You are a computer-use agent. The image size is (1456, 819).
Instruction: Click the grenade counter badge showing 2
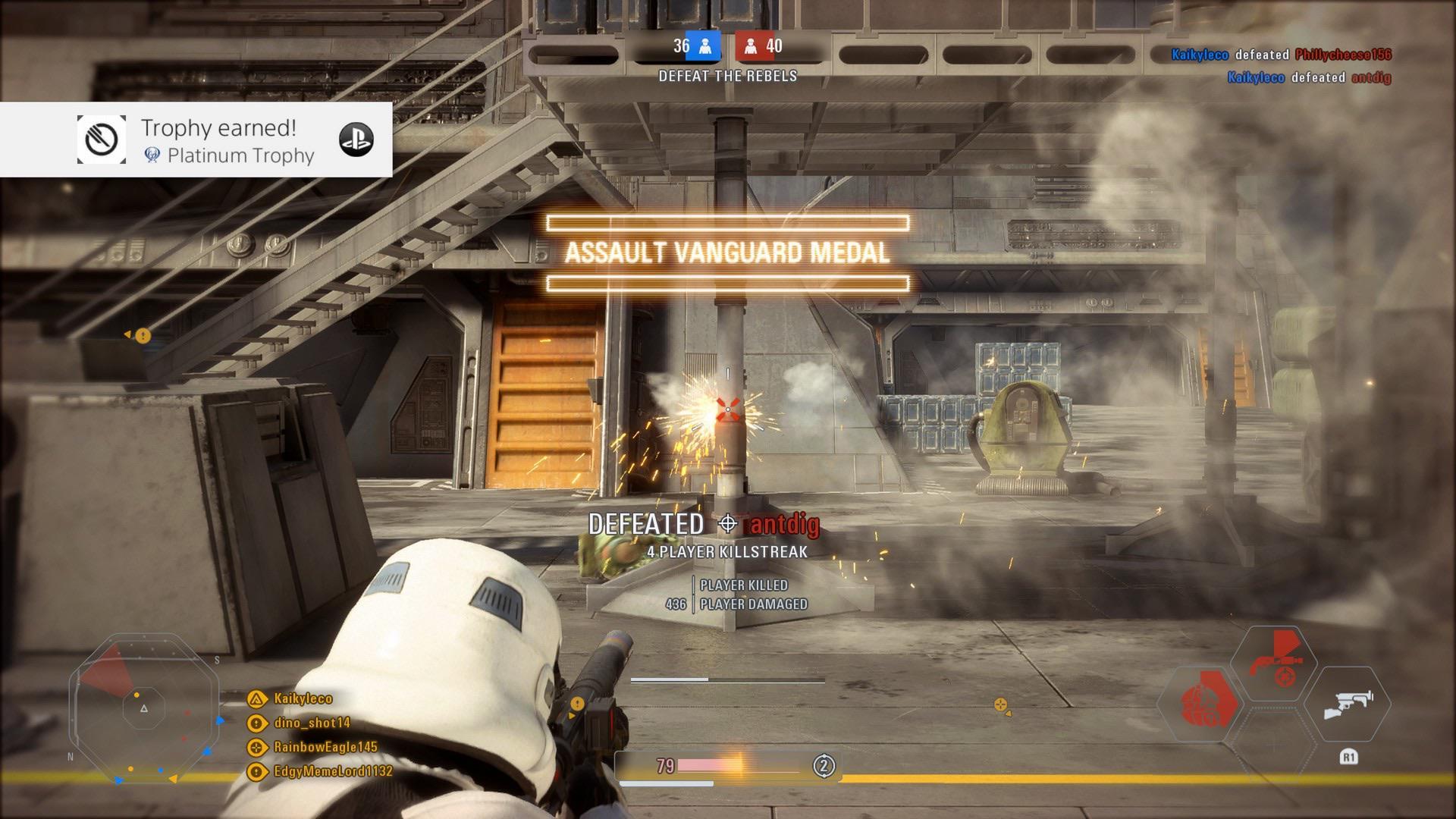[x=821, y=767]
